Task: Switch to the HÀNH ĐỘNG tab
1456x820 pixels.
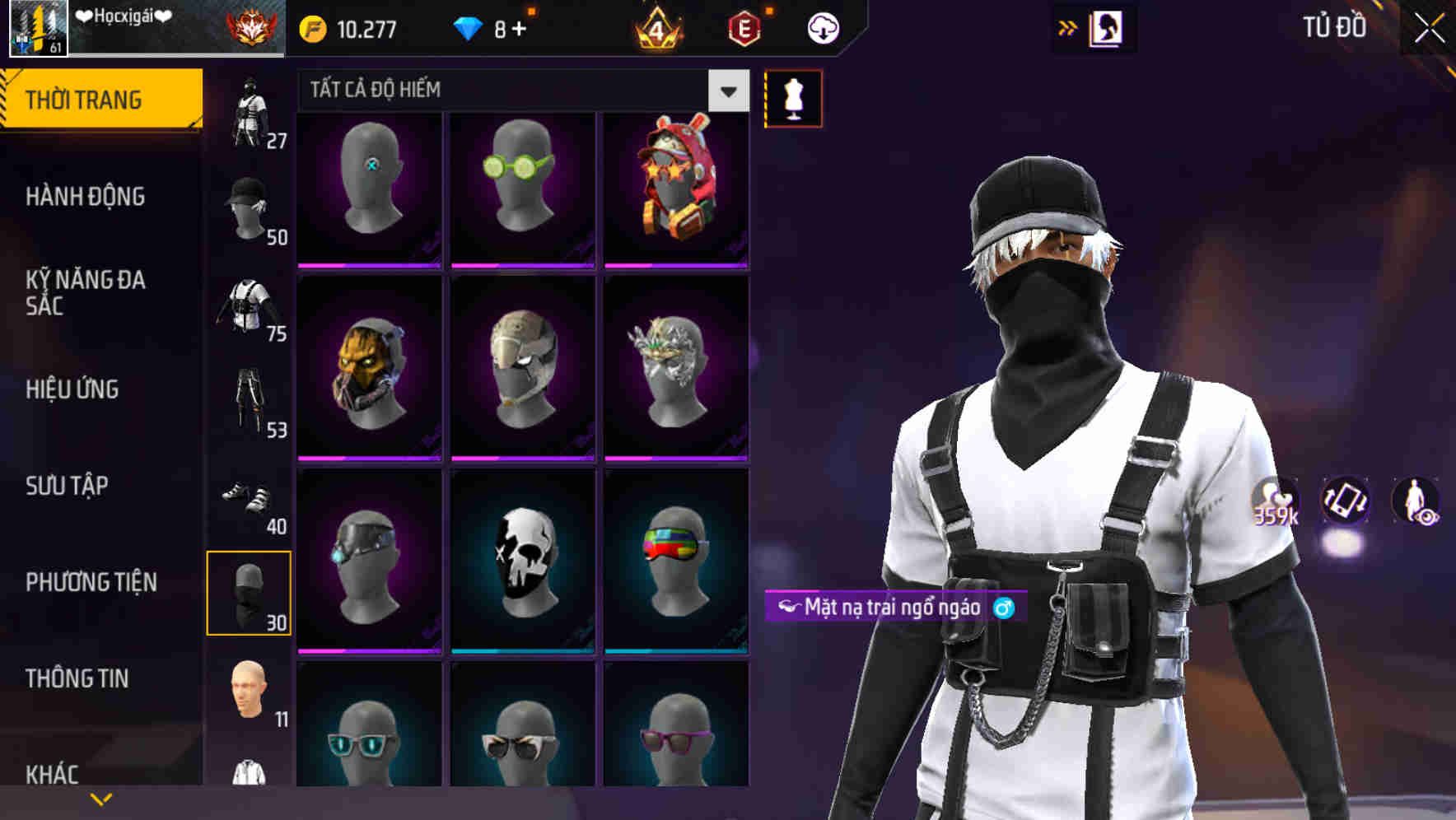Action: [86, 197]
